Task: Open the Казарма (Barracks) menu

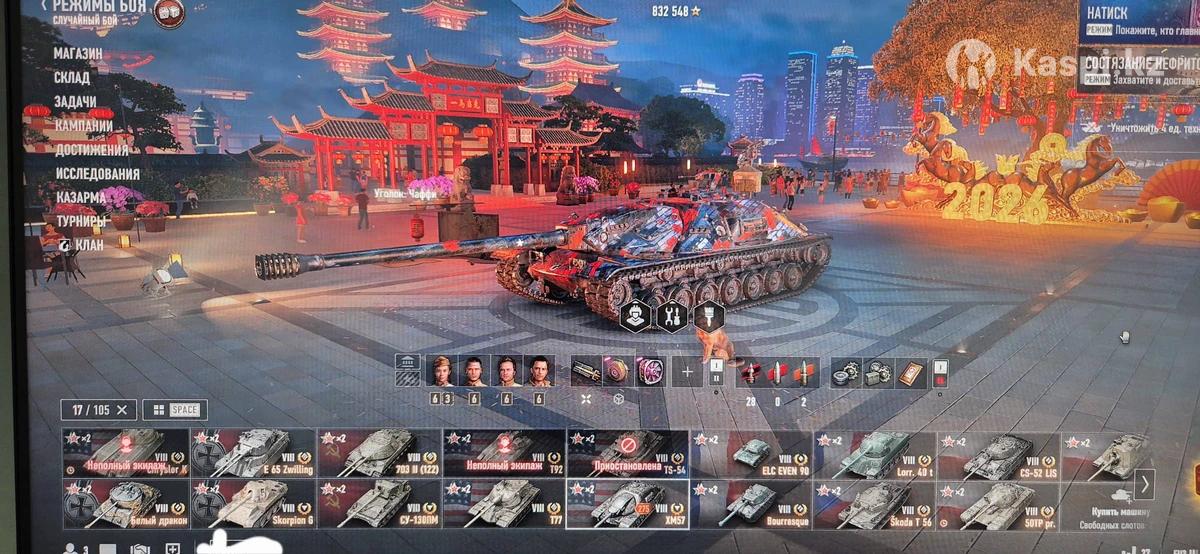Action: [82, 198]
